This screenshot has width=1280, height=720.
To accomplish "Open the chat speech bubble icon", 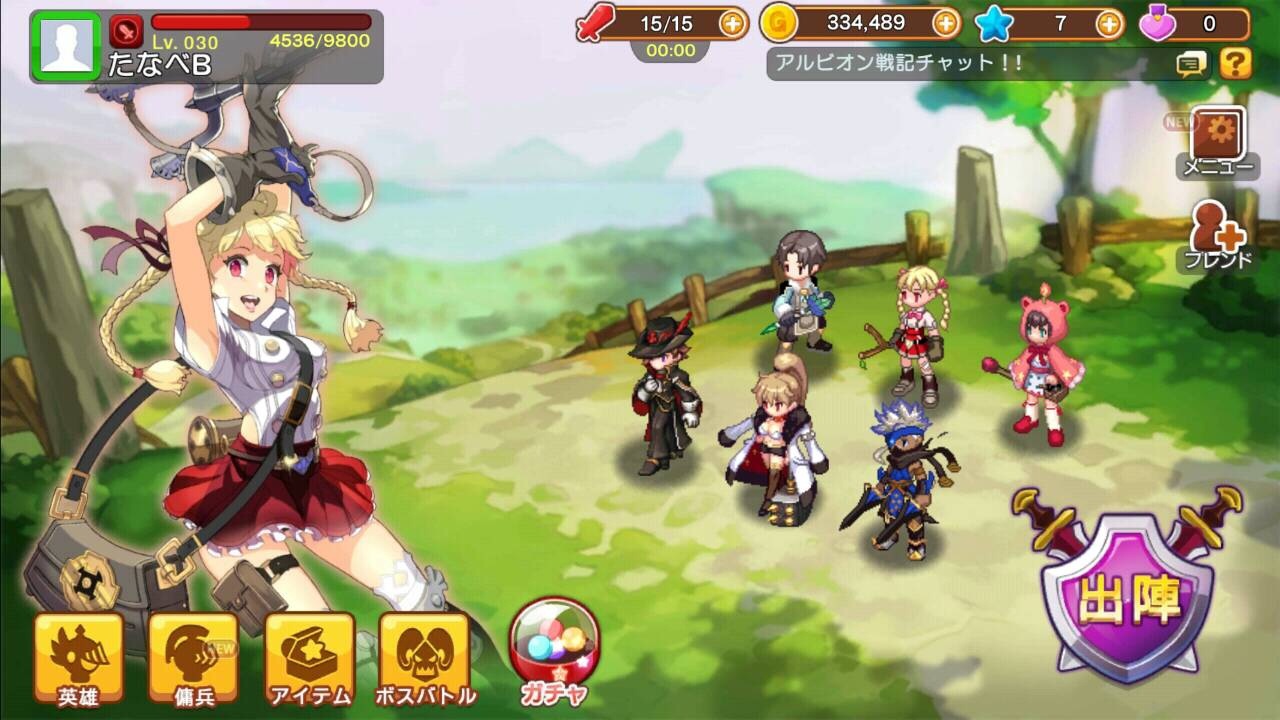I will pyautogui.click(x=1190, y=65).
